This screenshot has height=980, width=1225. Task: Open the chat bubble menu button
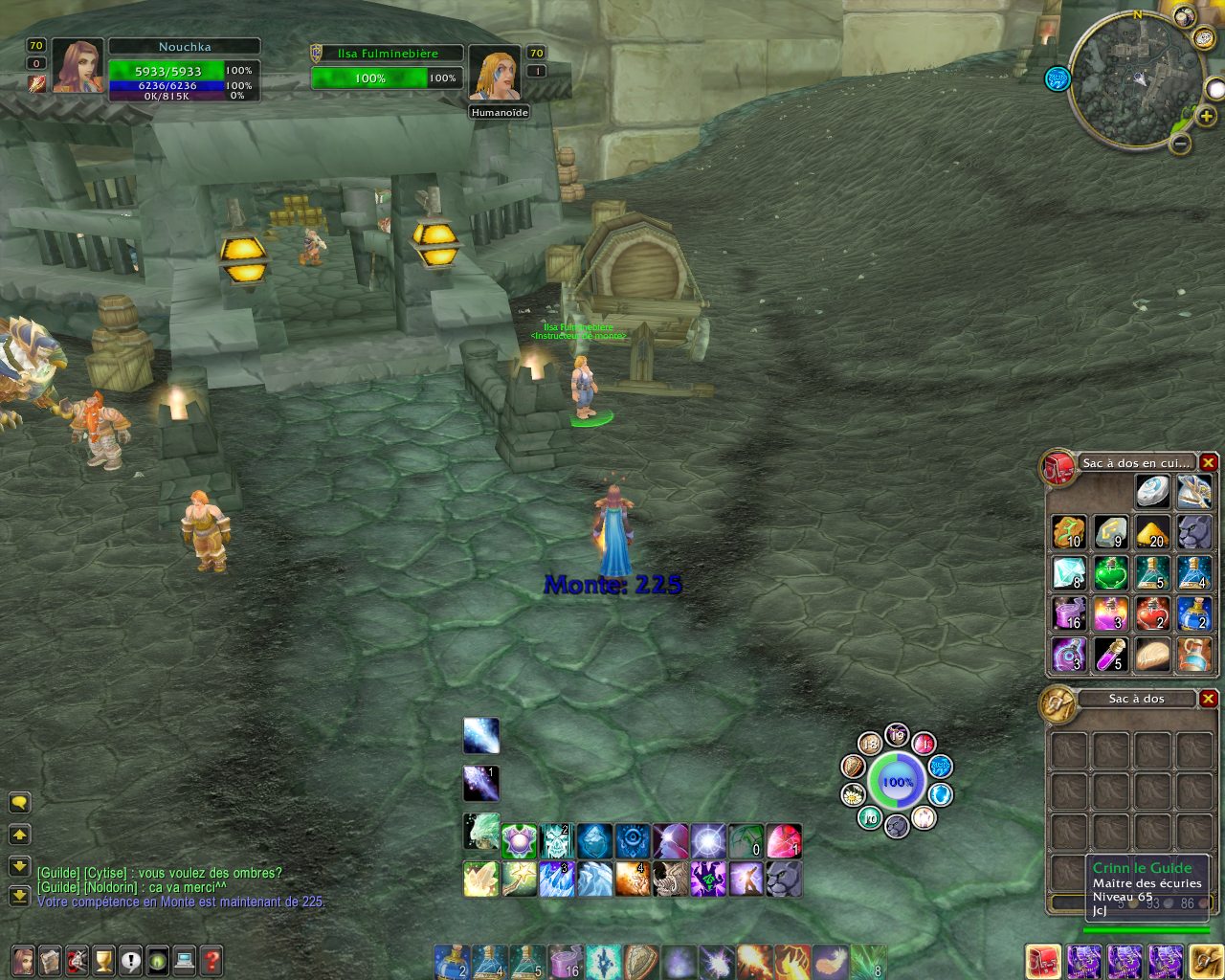[19, 803]
